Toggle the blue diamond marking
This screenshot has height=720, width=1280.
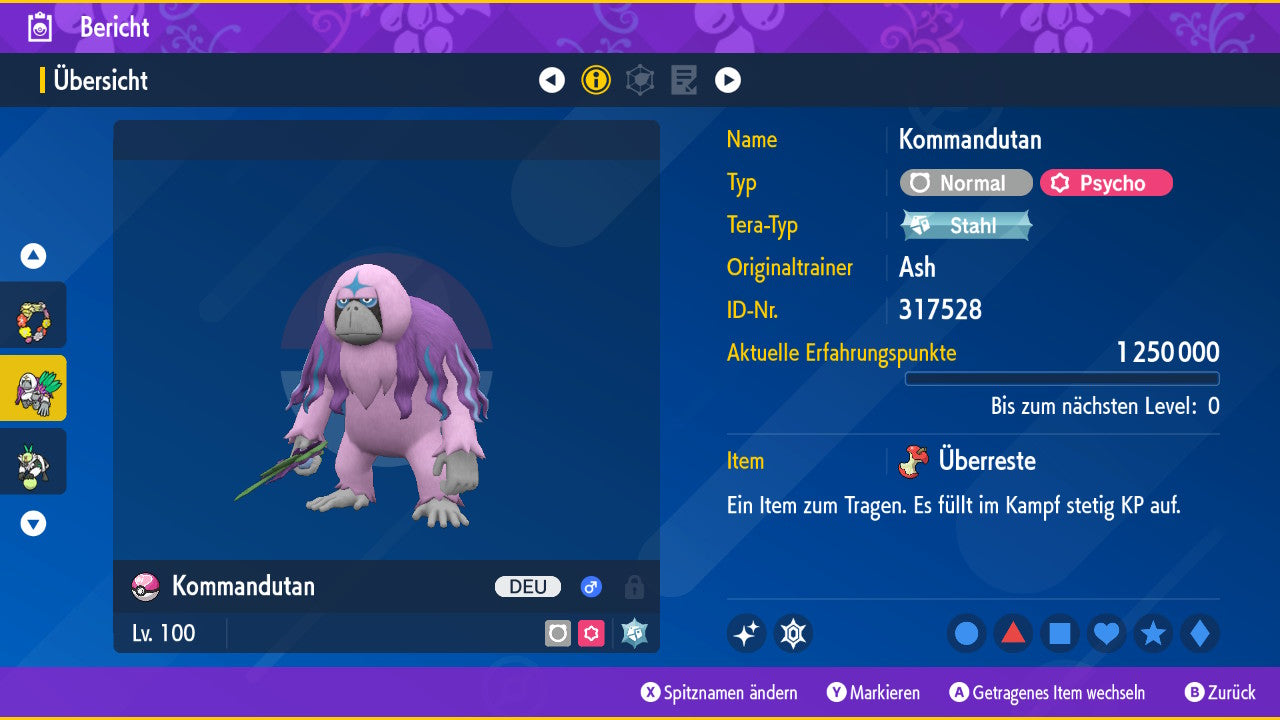pyautogui.click(x=1199, y=633)
